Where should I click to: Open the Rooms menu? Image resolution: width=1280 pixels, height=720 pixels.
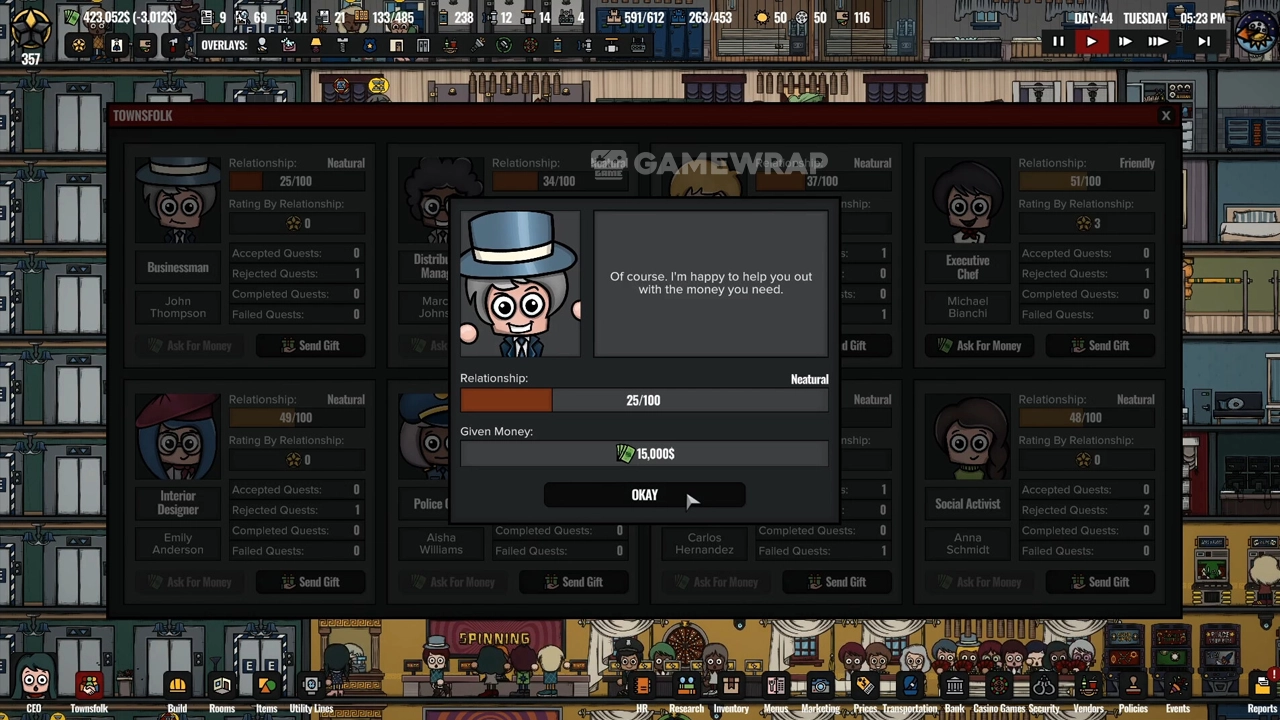pos(222,689)
